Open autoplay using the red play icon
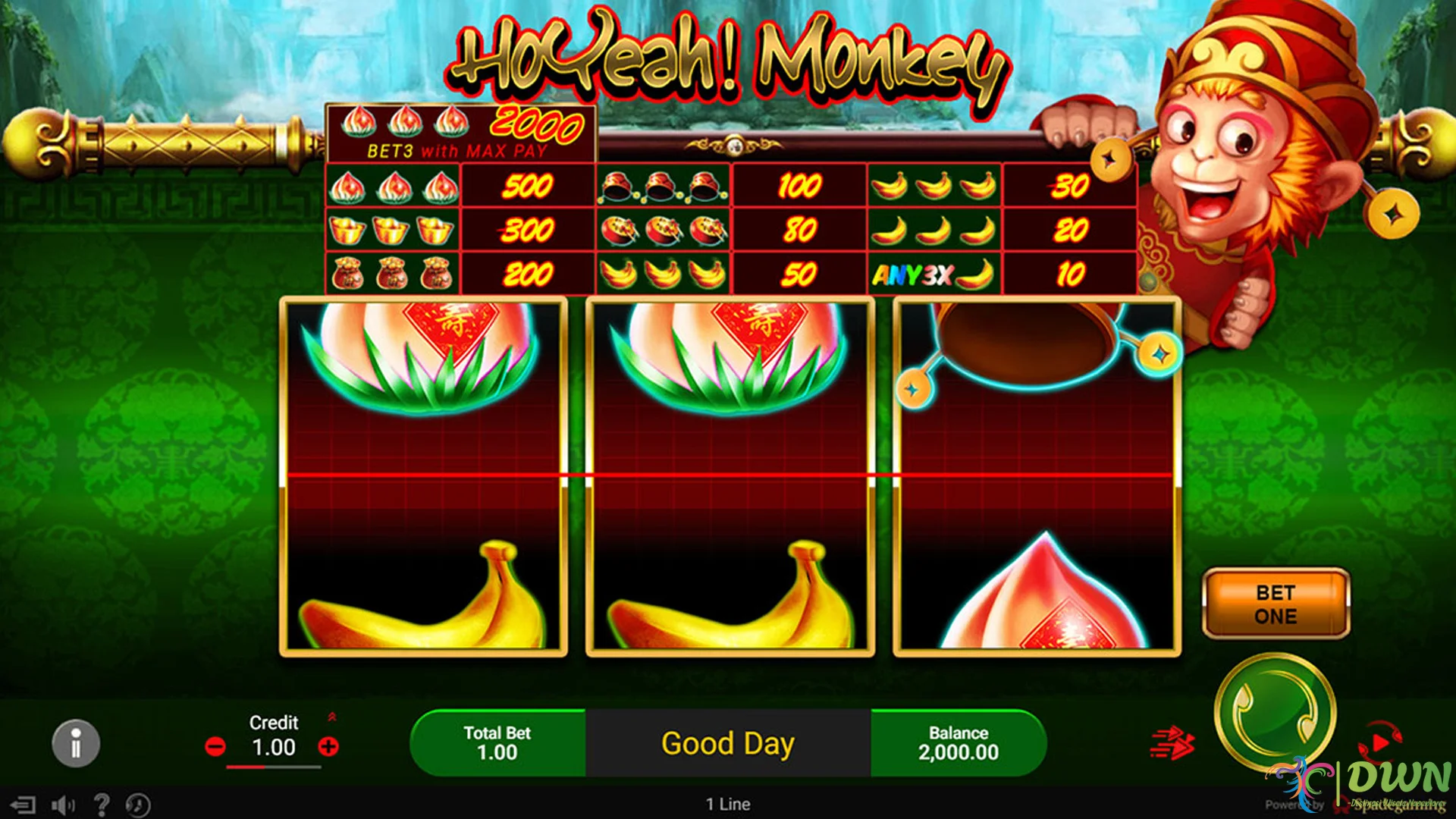 coord(1380,742)
